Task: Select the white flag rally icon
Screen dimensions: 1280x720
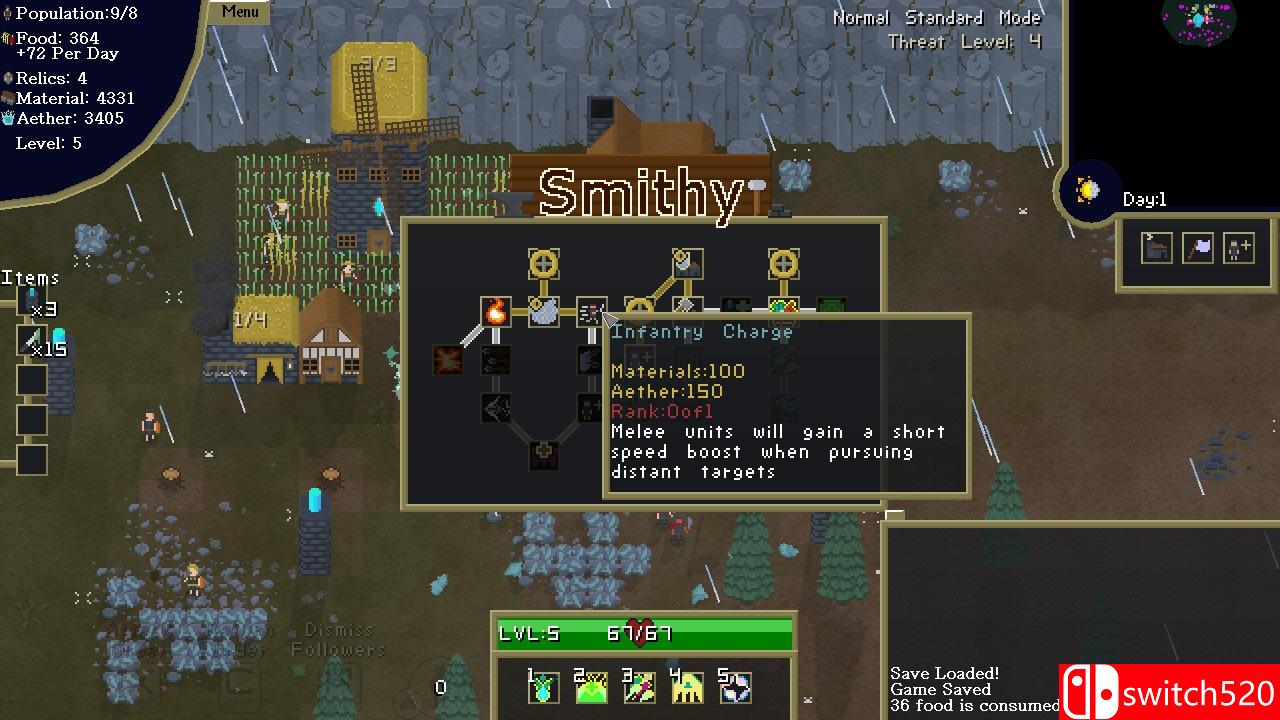Action: pyautogui.click(x=1198, y=248)
